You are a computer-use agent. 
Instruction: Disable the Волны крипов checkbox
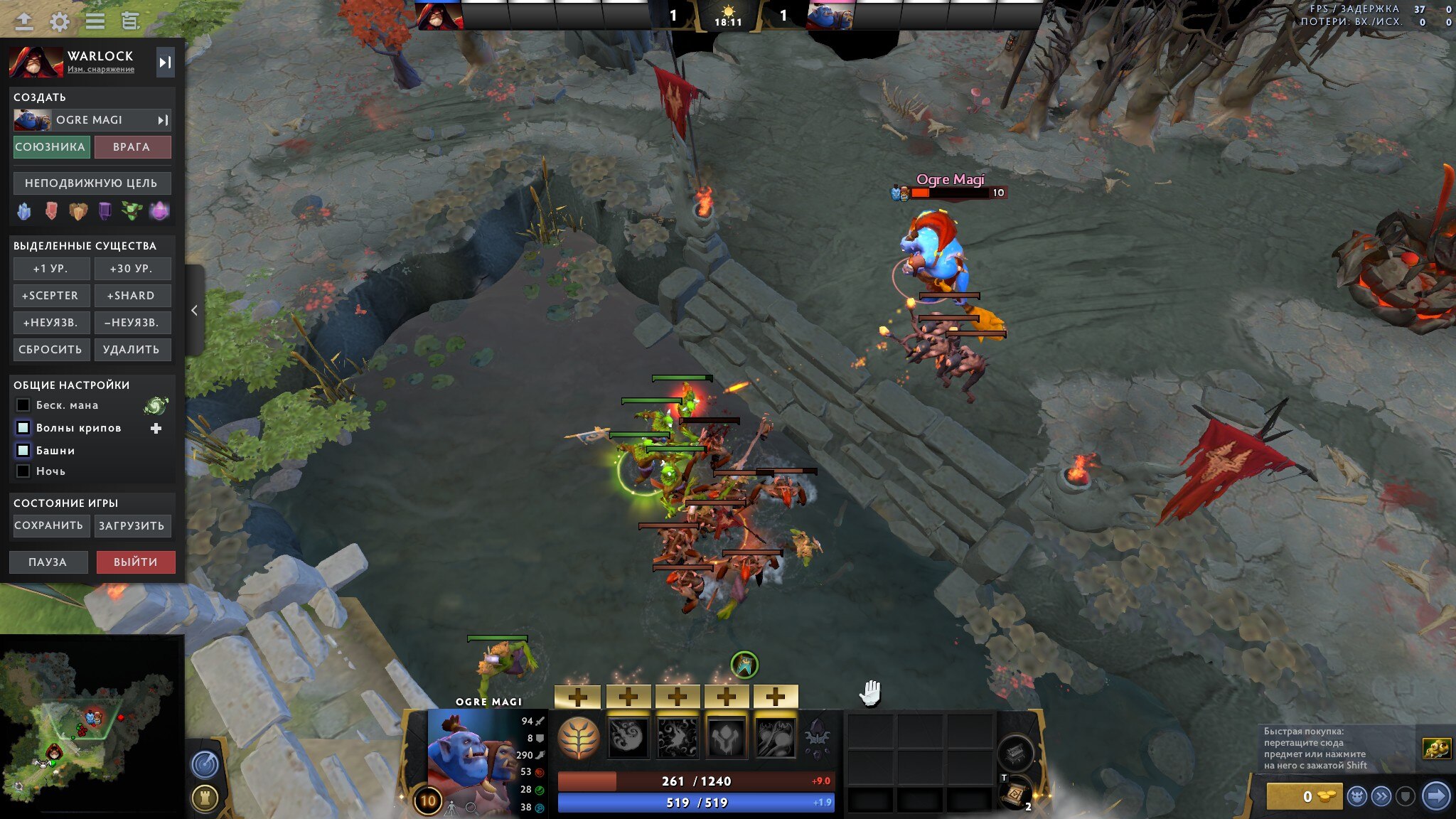pyautogui.click(x=21, y=427)
